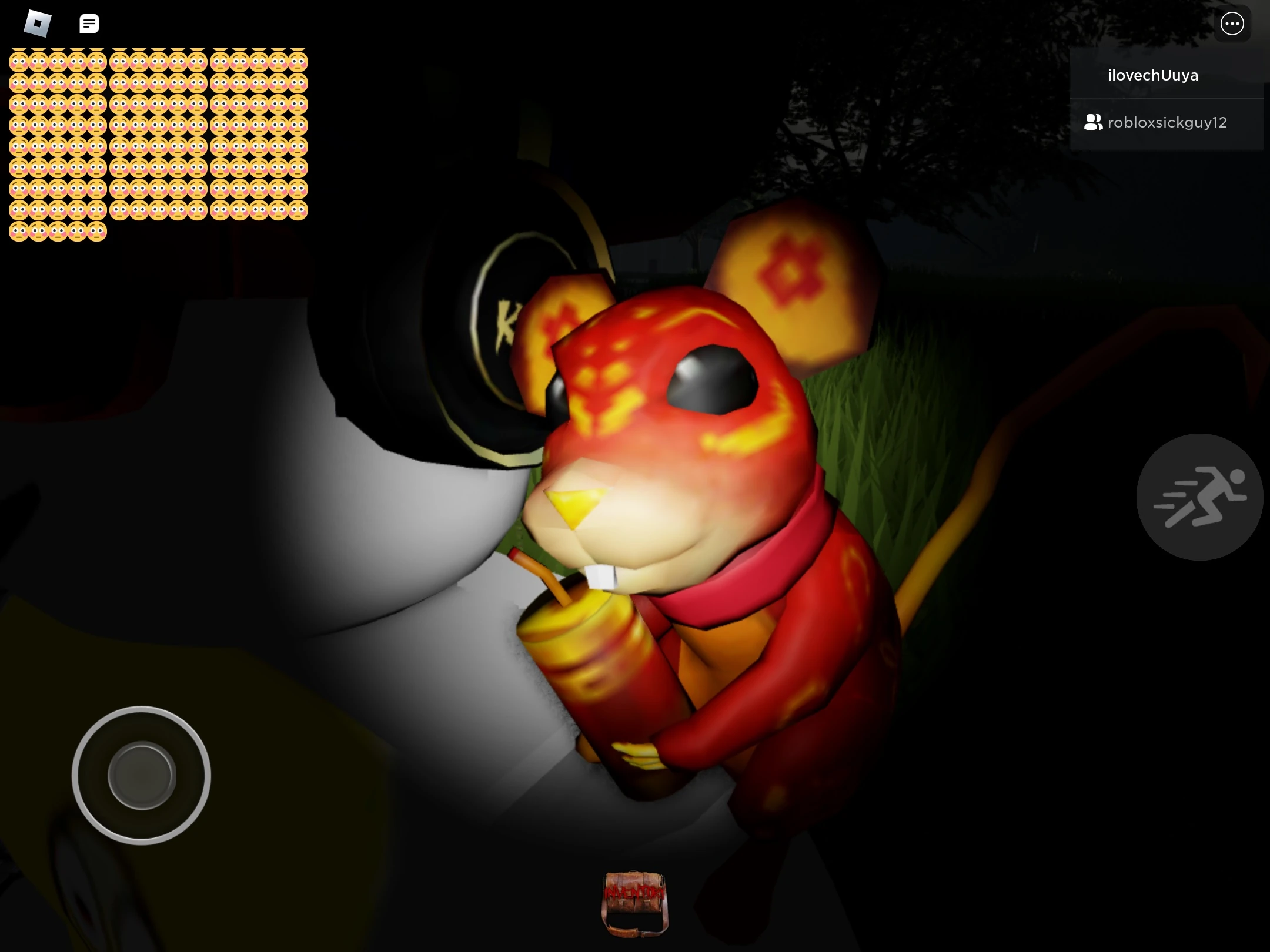Open the game title ilovechUuya leaderboard header
This screenshot has width=1270, height=952.
click(x=1152, y=75)
